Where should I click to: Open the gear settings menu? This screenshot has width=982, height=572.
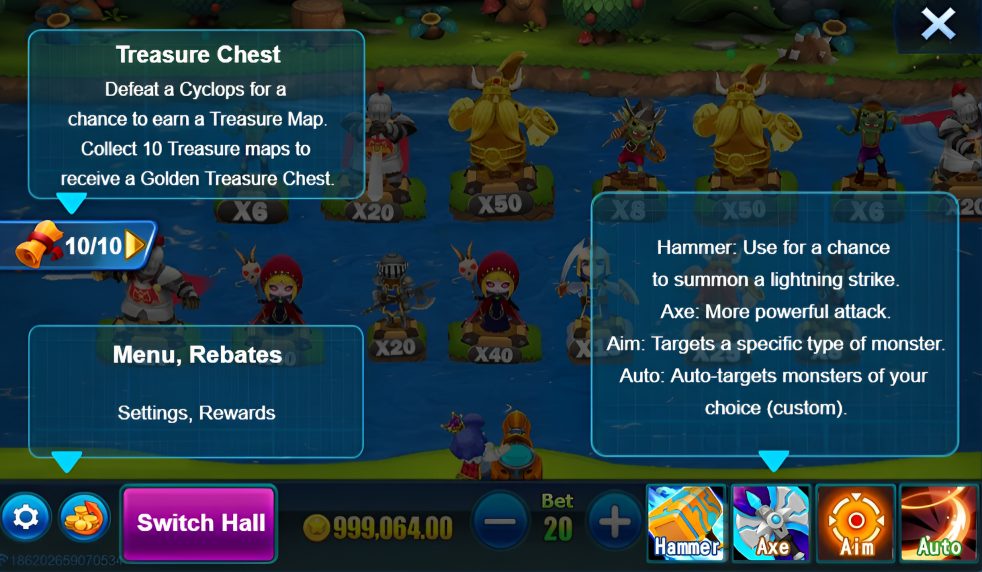(26, 517)
